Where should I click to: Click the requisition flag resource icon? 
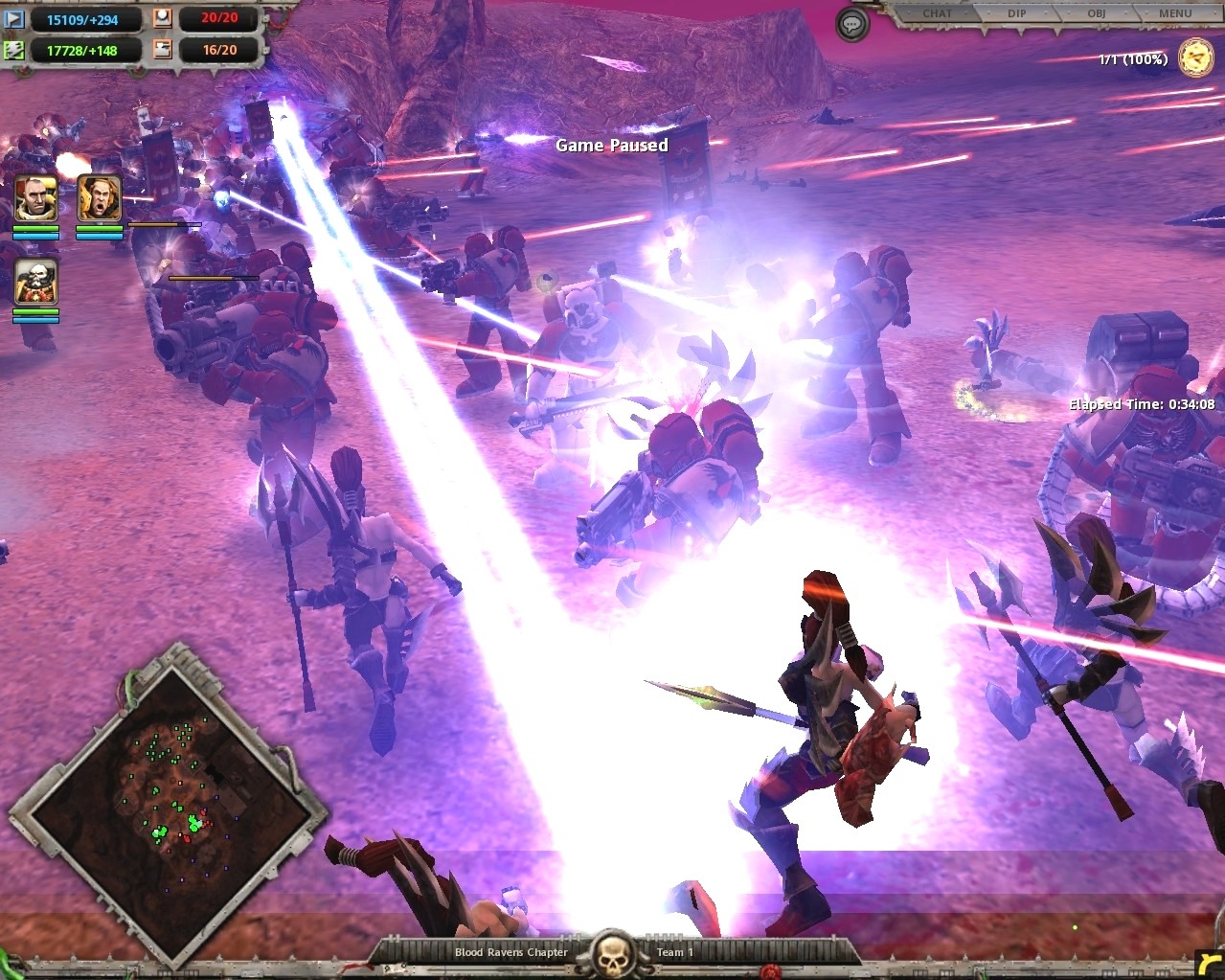(14, 19)
